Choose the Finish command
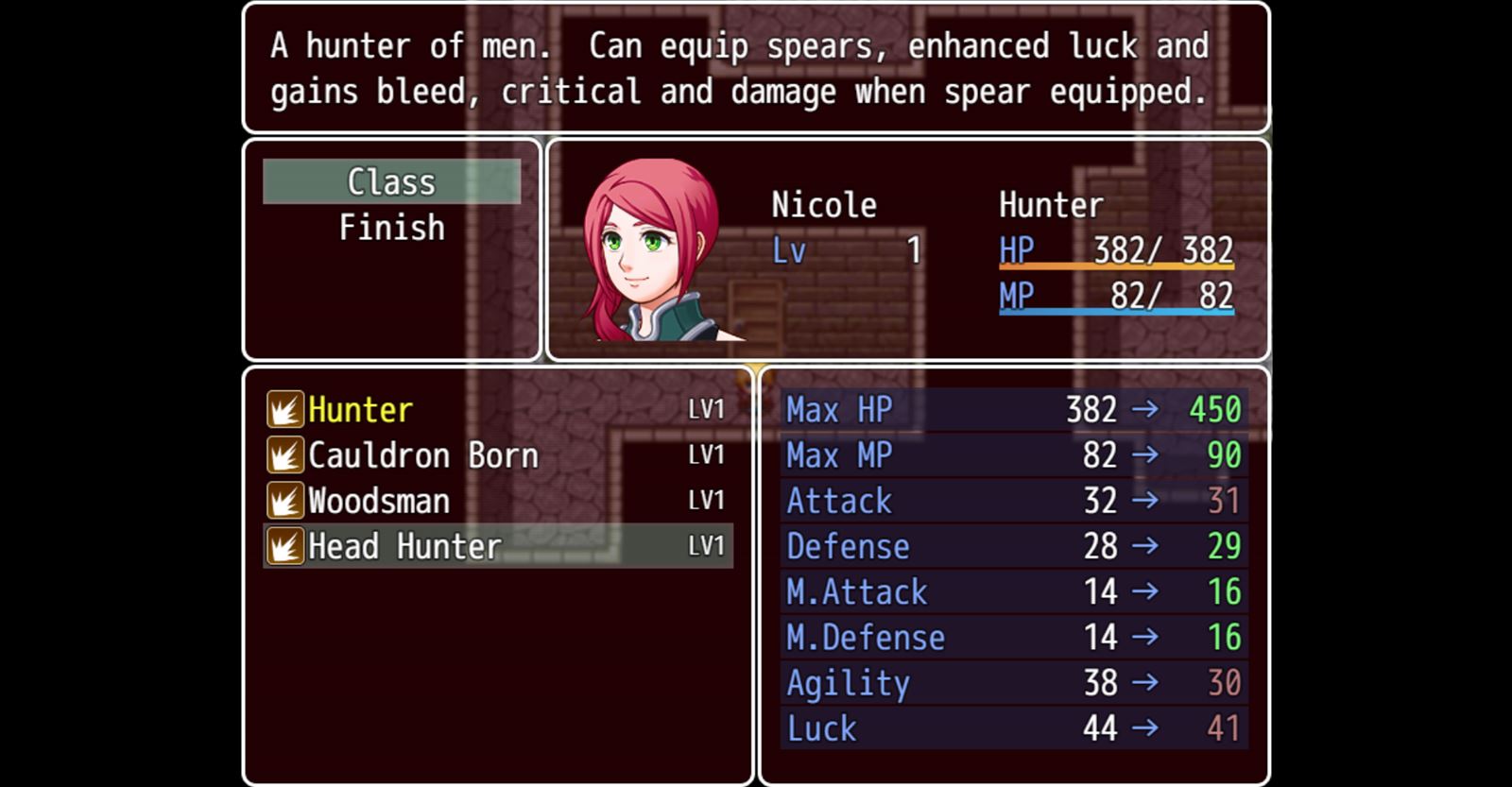This screenshot has height=787, width=1512. point(391,228)
